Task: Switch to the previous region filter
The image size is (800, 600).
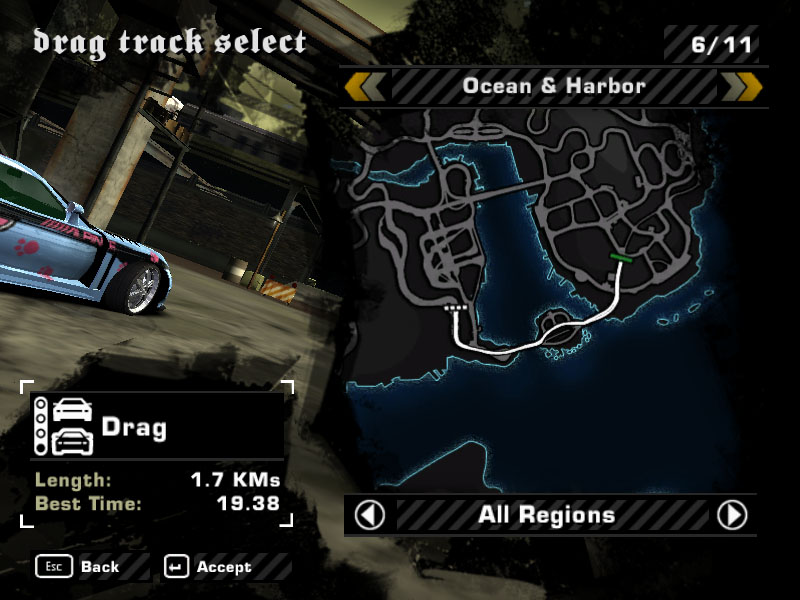Action: pyautogui.click(x=370, y=516)
